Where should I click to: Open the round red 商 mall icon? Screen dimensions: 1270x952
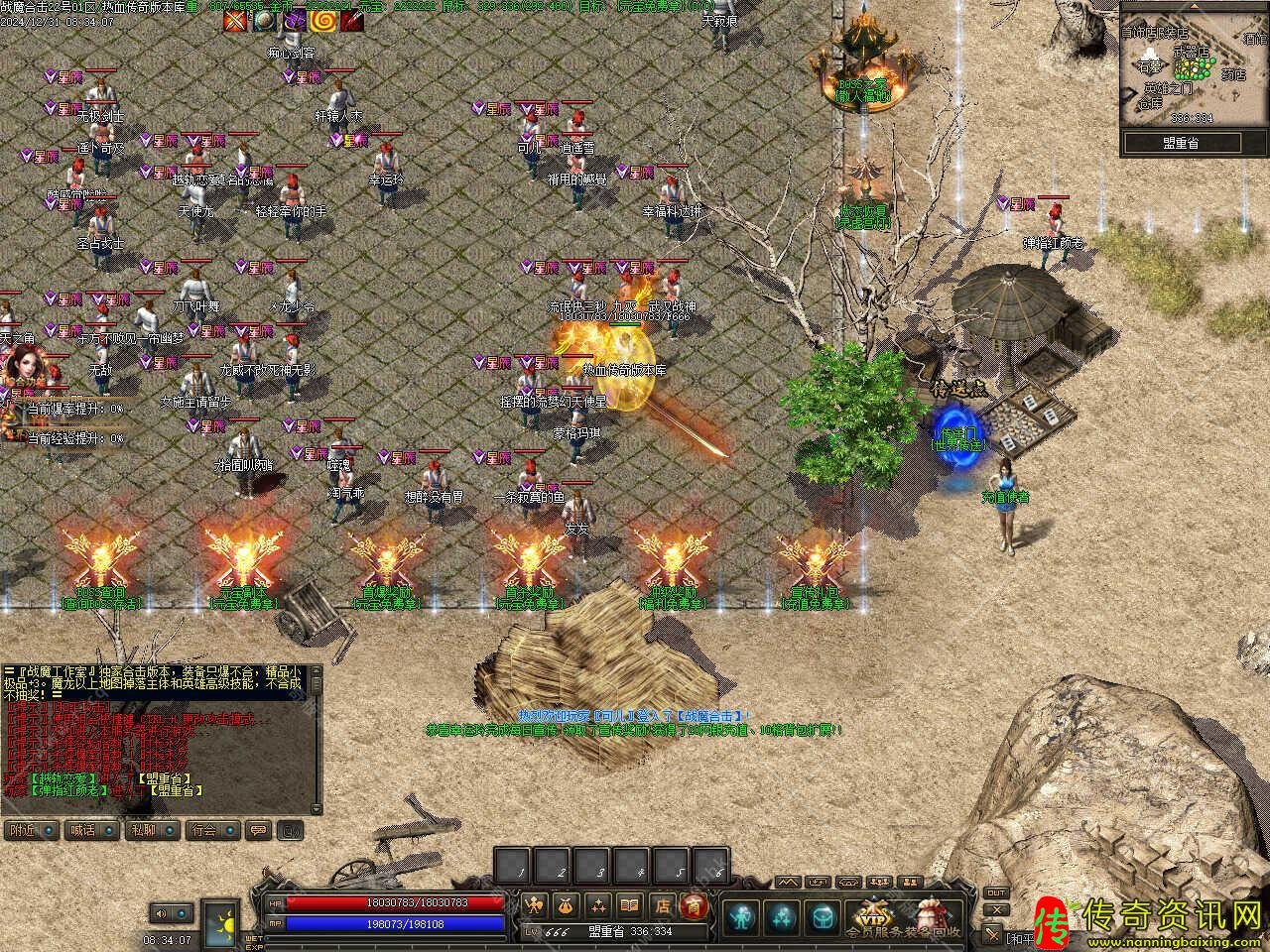coord(695,906)
